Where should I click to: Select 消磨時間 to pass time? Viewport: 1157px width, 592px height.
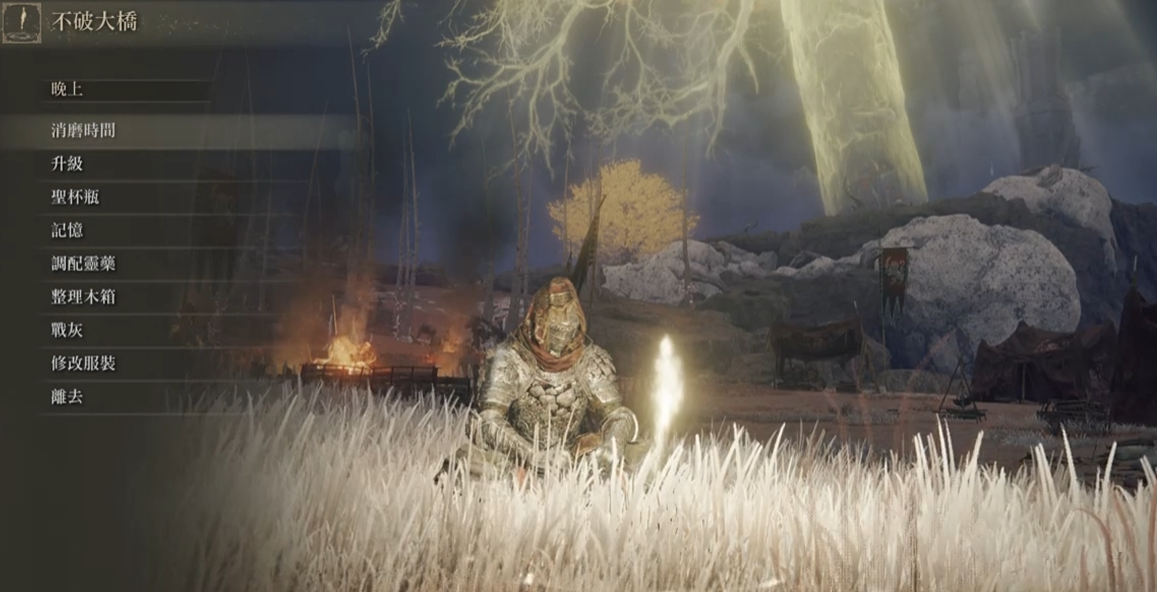[x=84, y=131]
